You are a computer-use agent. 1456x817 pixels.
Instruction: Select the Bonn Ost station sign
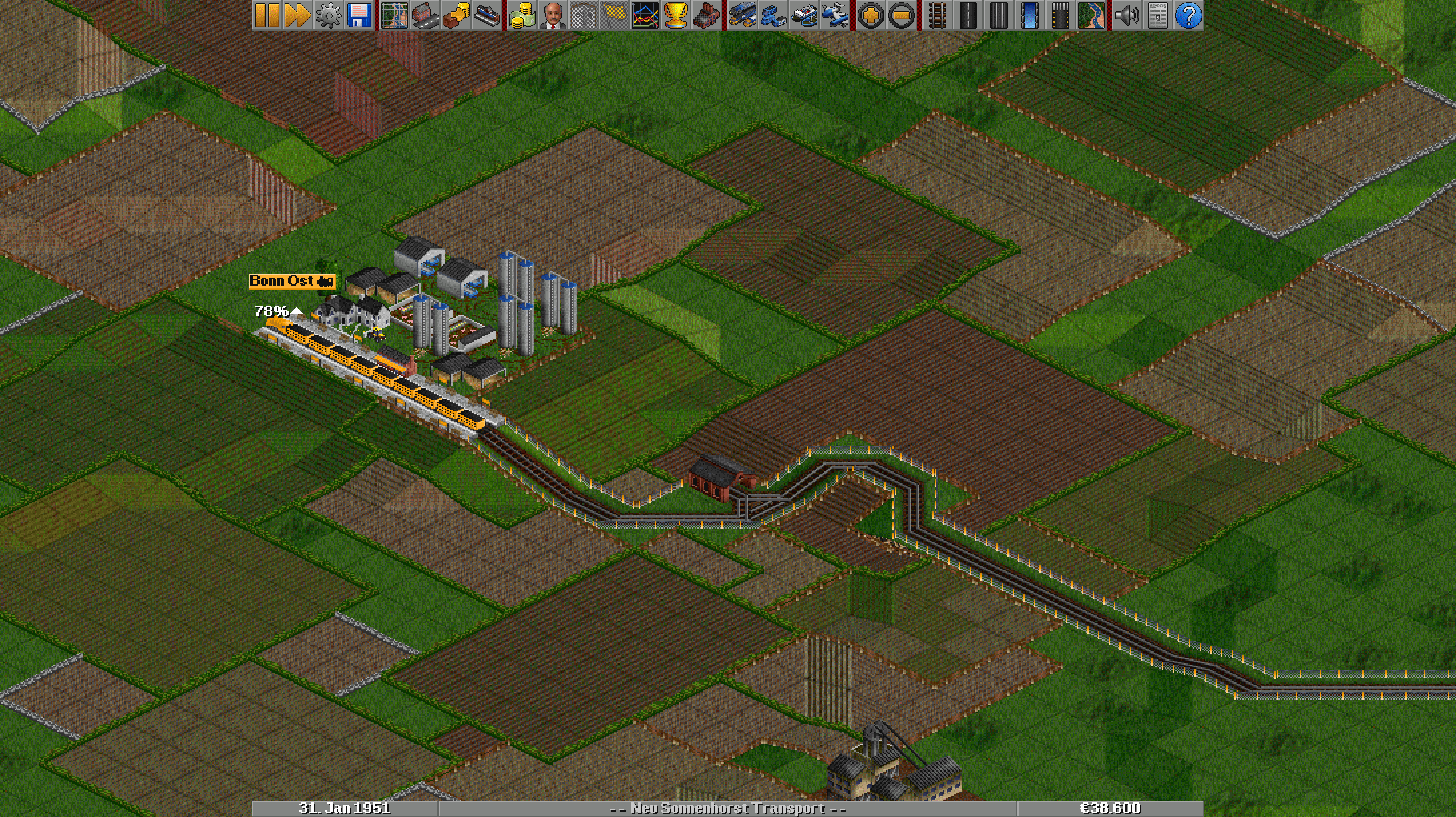pyautogui.click(x=292, y=281)
